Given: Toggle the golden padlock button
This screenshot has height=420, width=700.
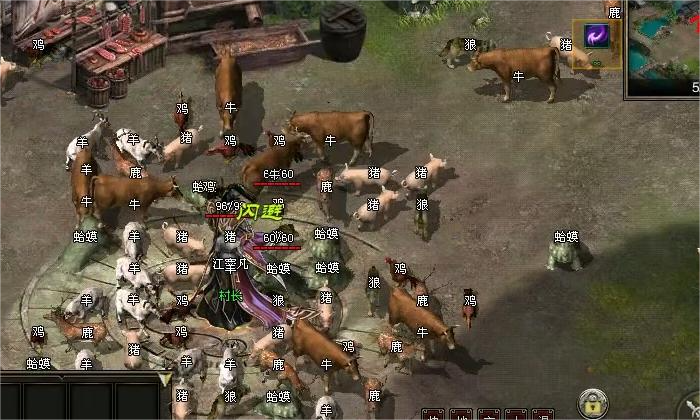Looking at the screenshot, I should [x=593, y=403].
